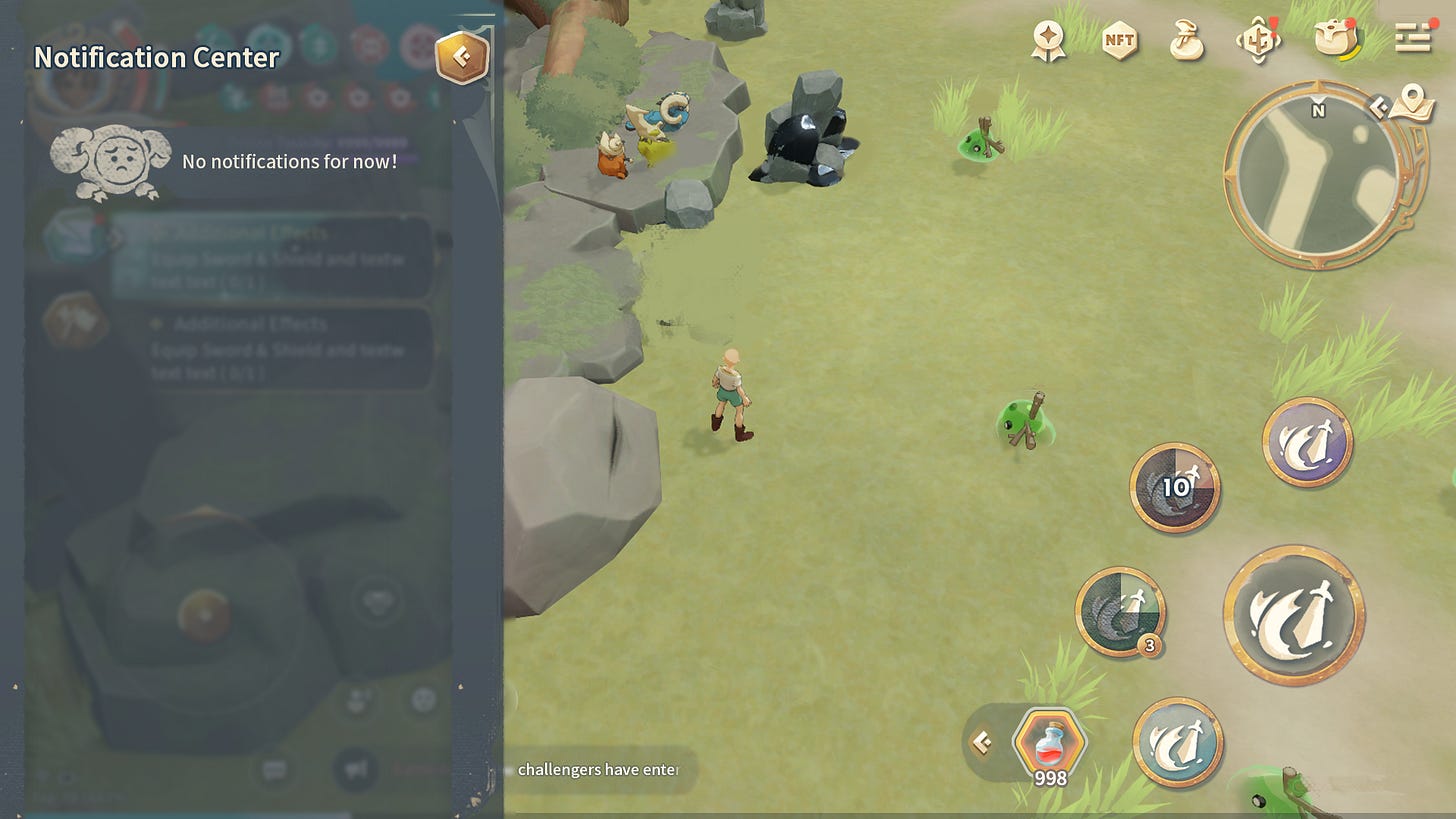Open the backpack inventory icon
The width and height of the screenshot is (1456, 819).
[x=1335, y=39]
